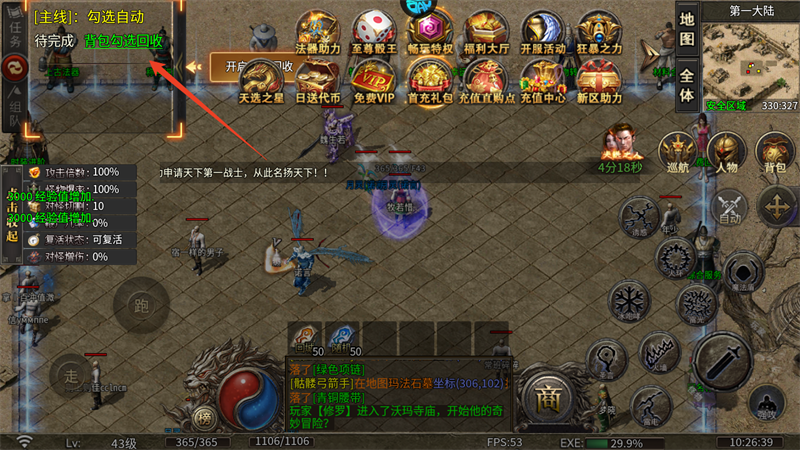Open the 背包 bag icon

tap(775, 154)
